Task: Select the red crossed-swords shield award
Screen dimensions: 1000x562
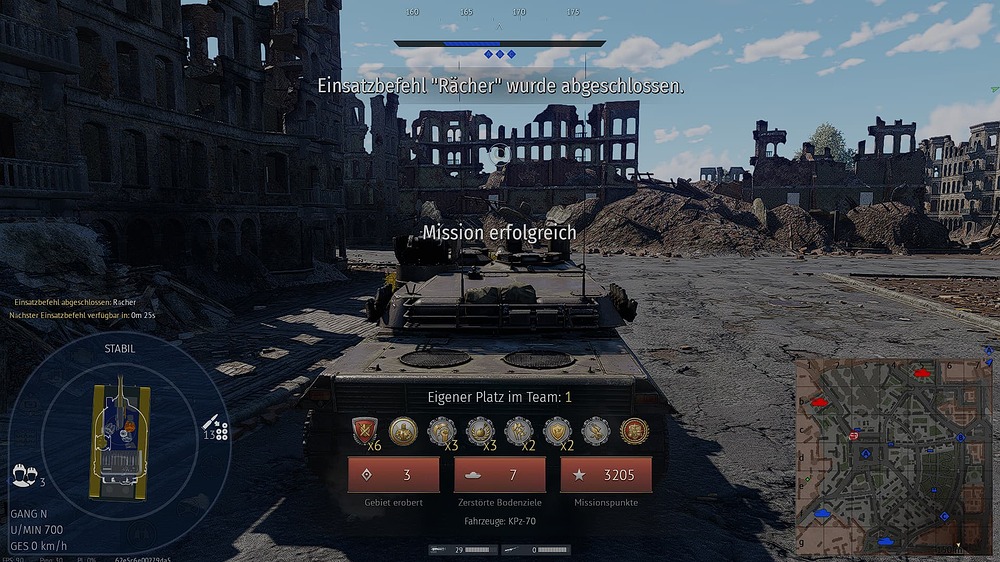Action: pos(363,431)
